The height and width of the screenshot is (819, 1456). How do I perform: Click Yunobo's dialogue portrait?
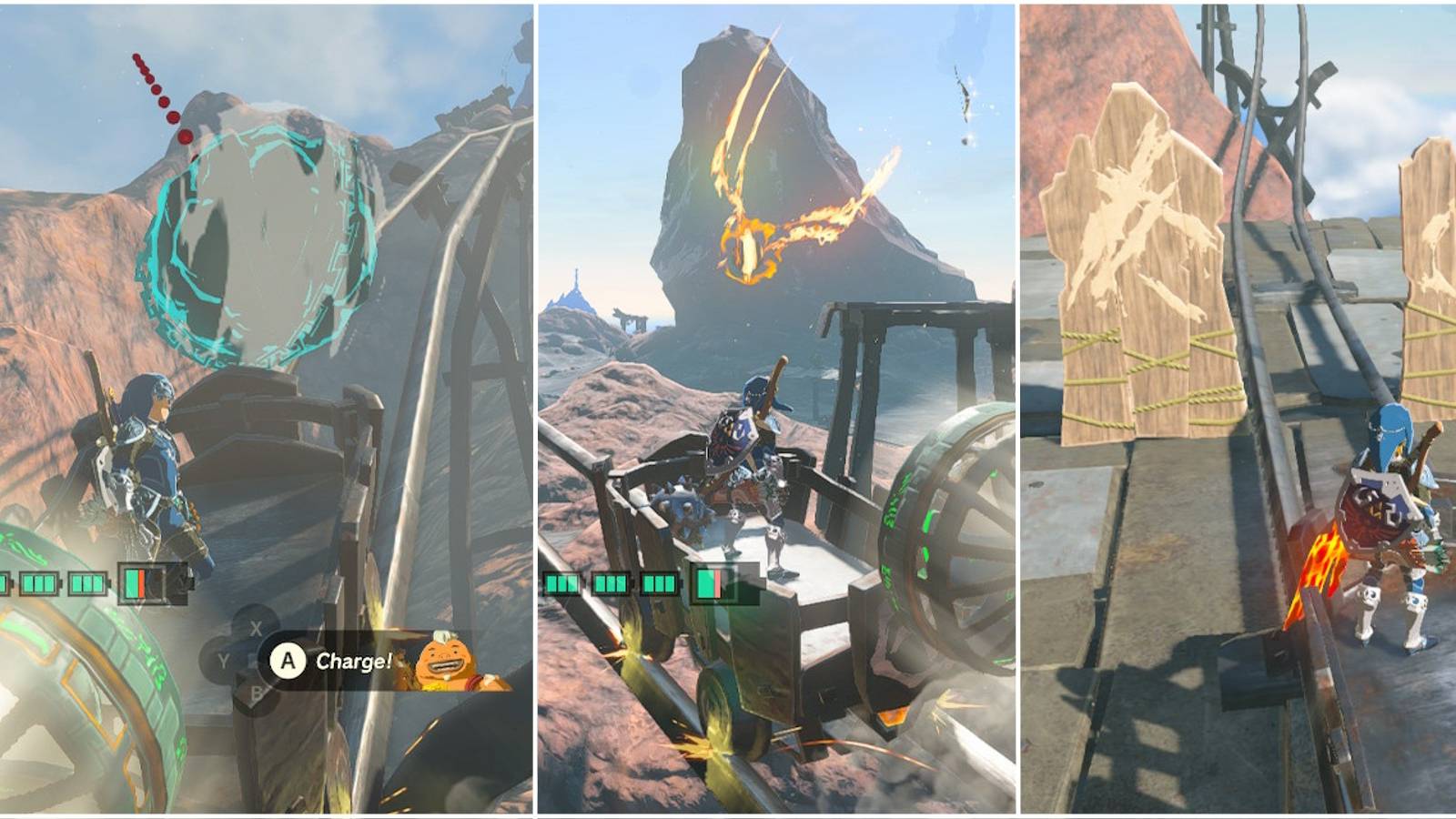[450, 661]
